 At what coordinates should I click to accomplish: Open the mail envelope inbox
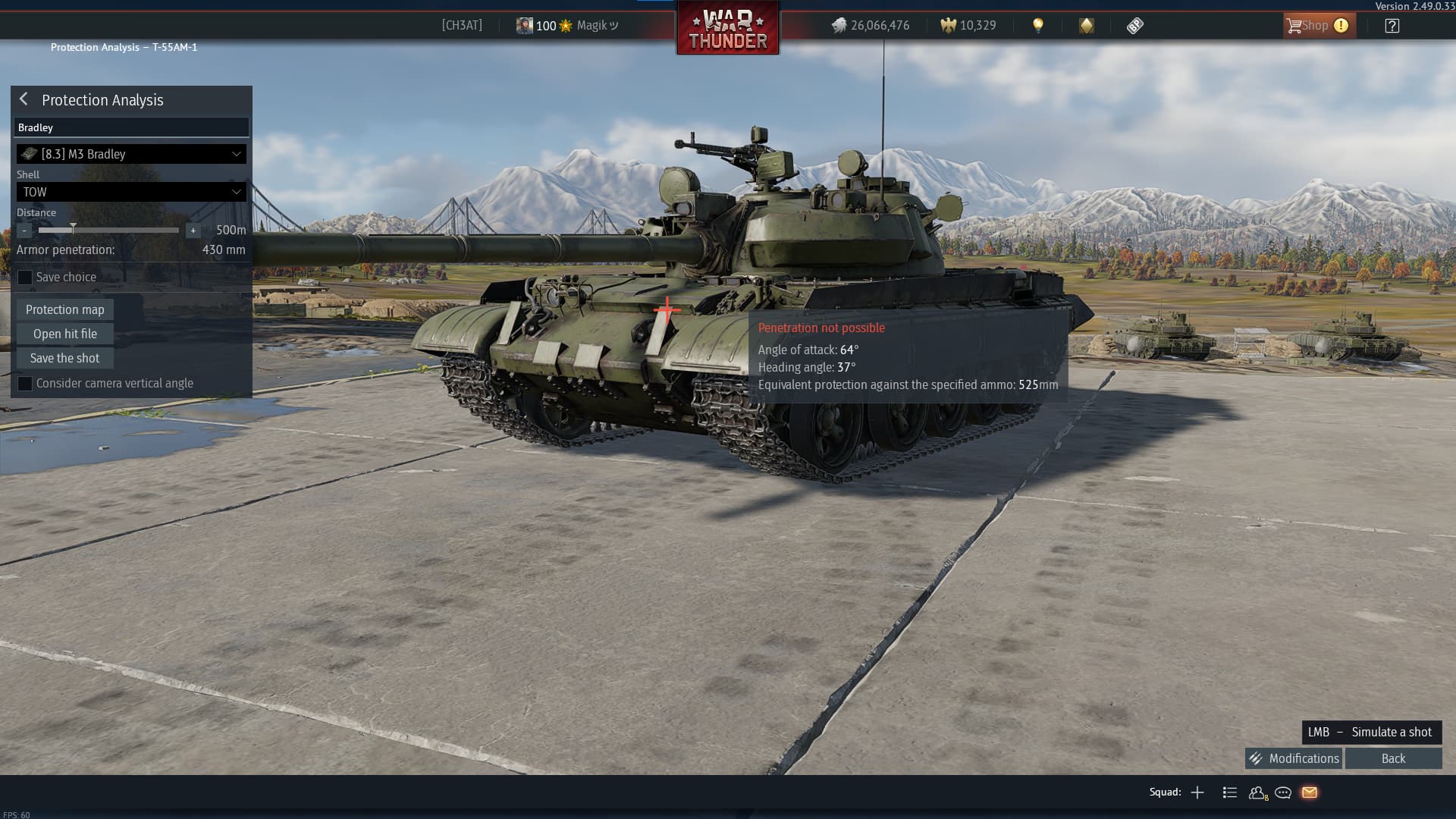pos(1310,792)
